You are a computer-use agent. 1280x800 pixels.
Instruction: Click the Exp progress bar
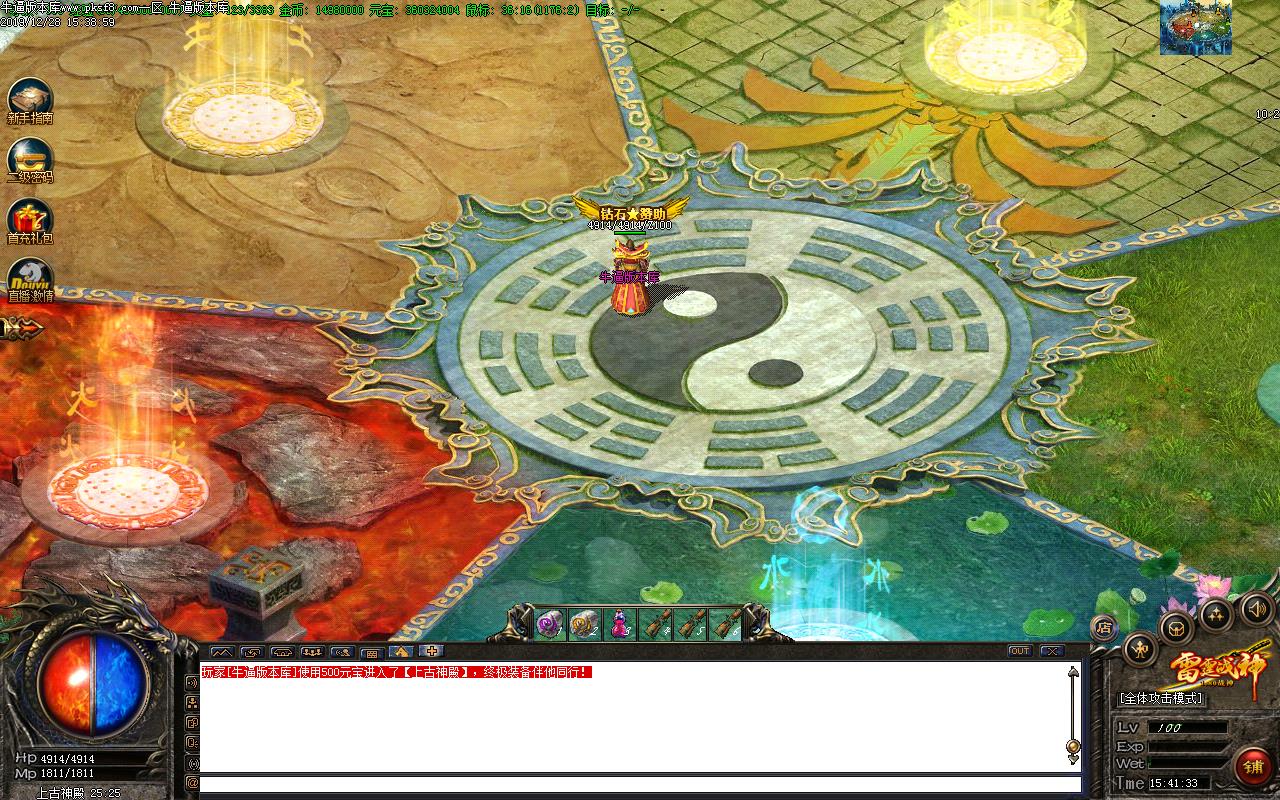point(1190,745)
